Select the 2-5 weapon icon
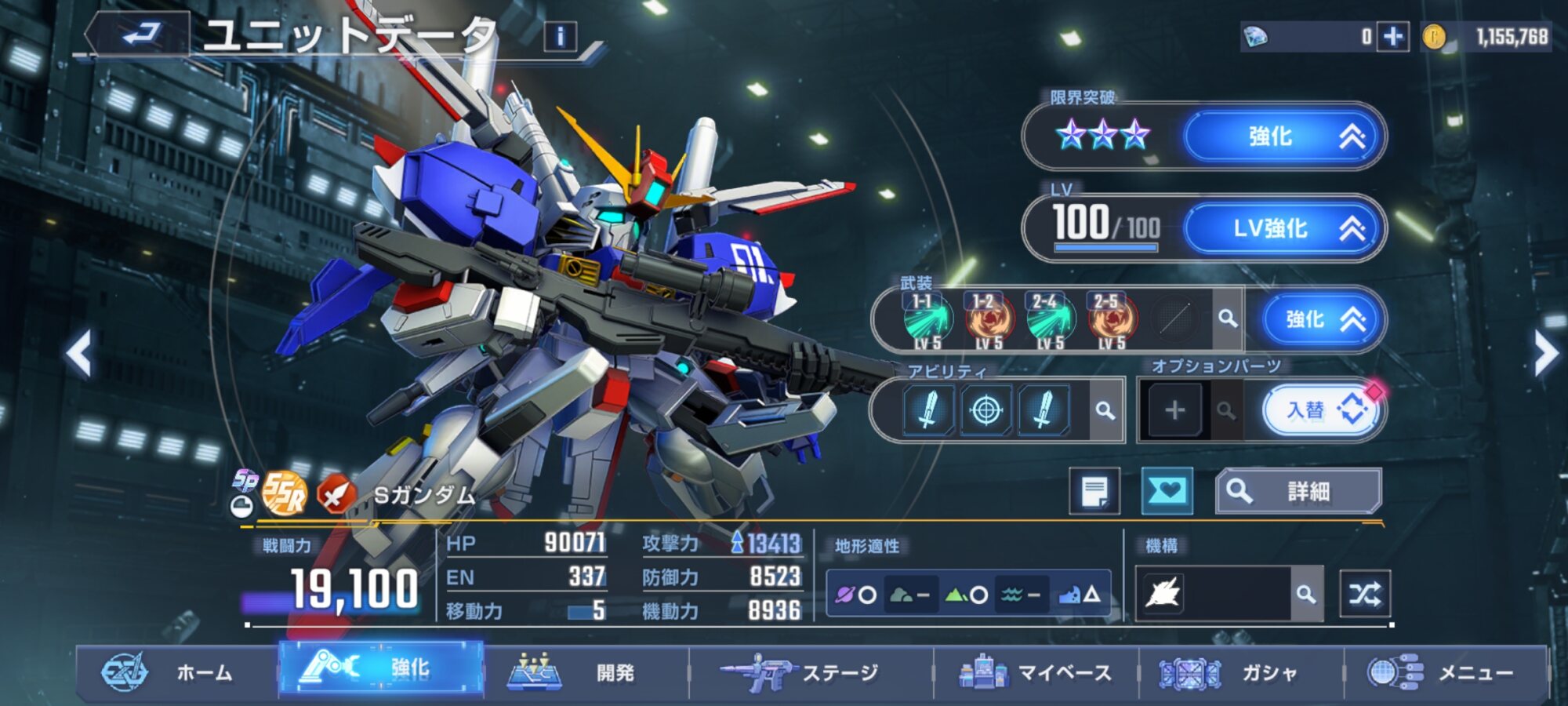The height and width of the screenshot is (706, 1568). (1110, 320)
